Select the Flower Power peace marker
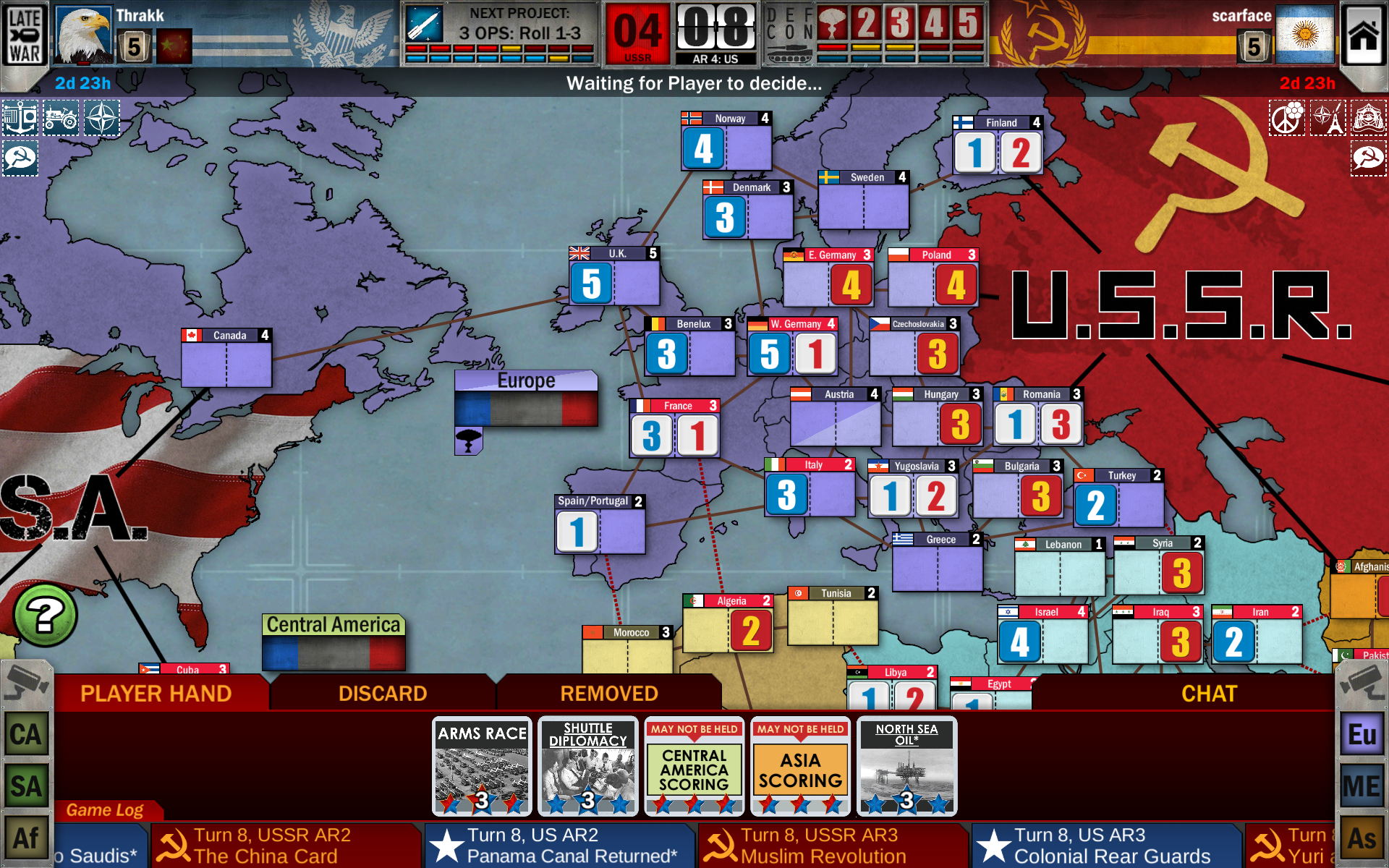This screenshot has height=868, width=1389. pyautogui.click(x=1287, y=118)
